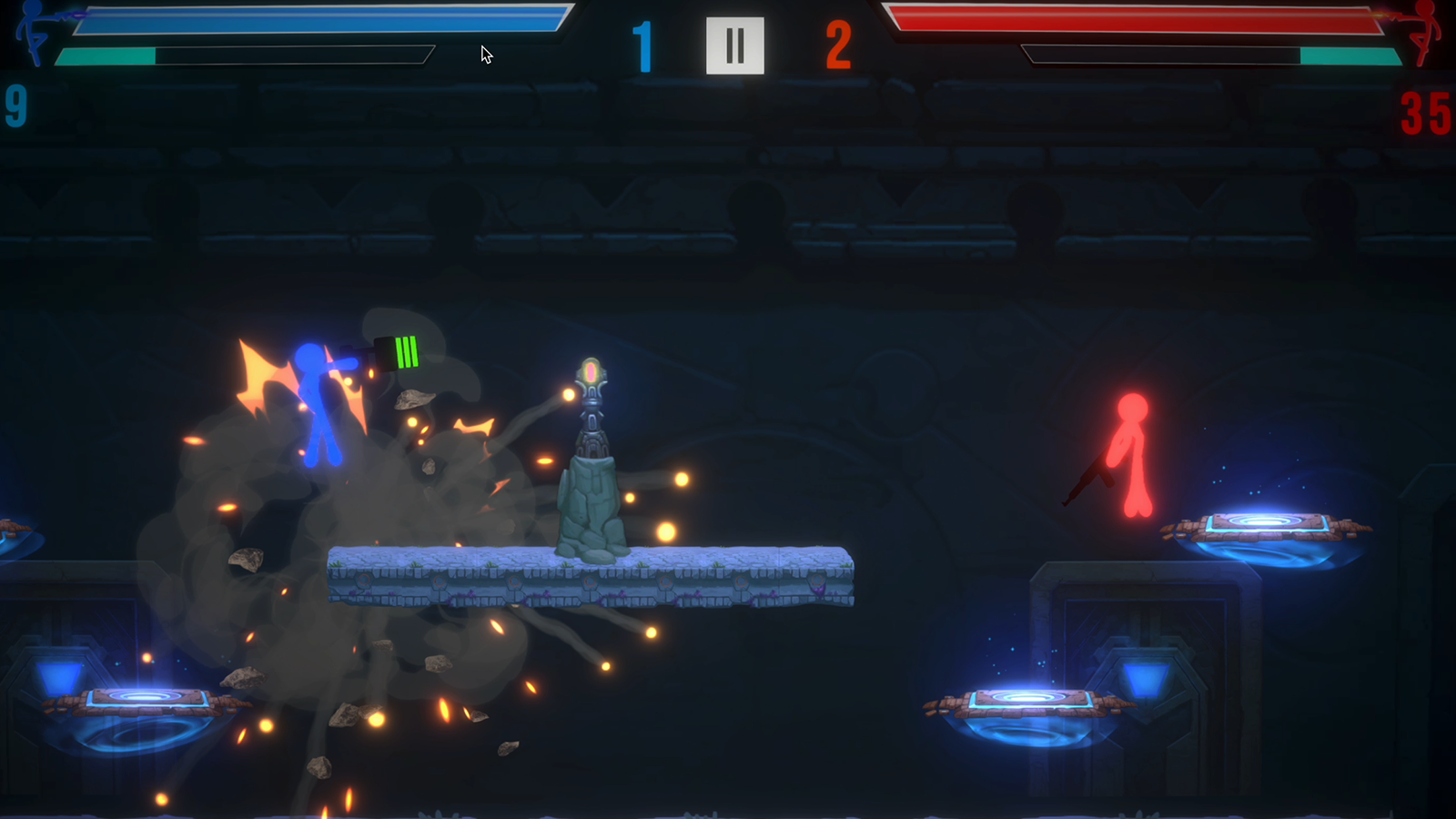Click the glowing totem statue head
The height and width of the screenshot is (819, 1456).
592,373
